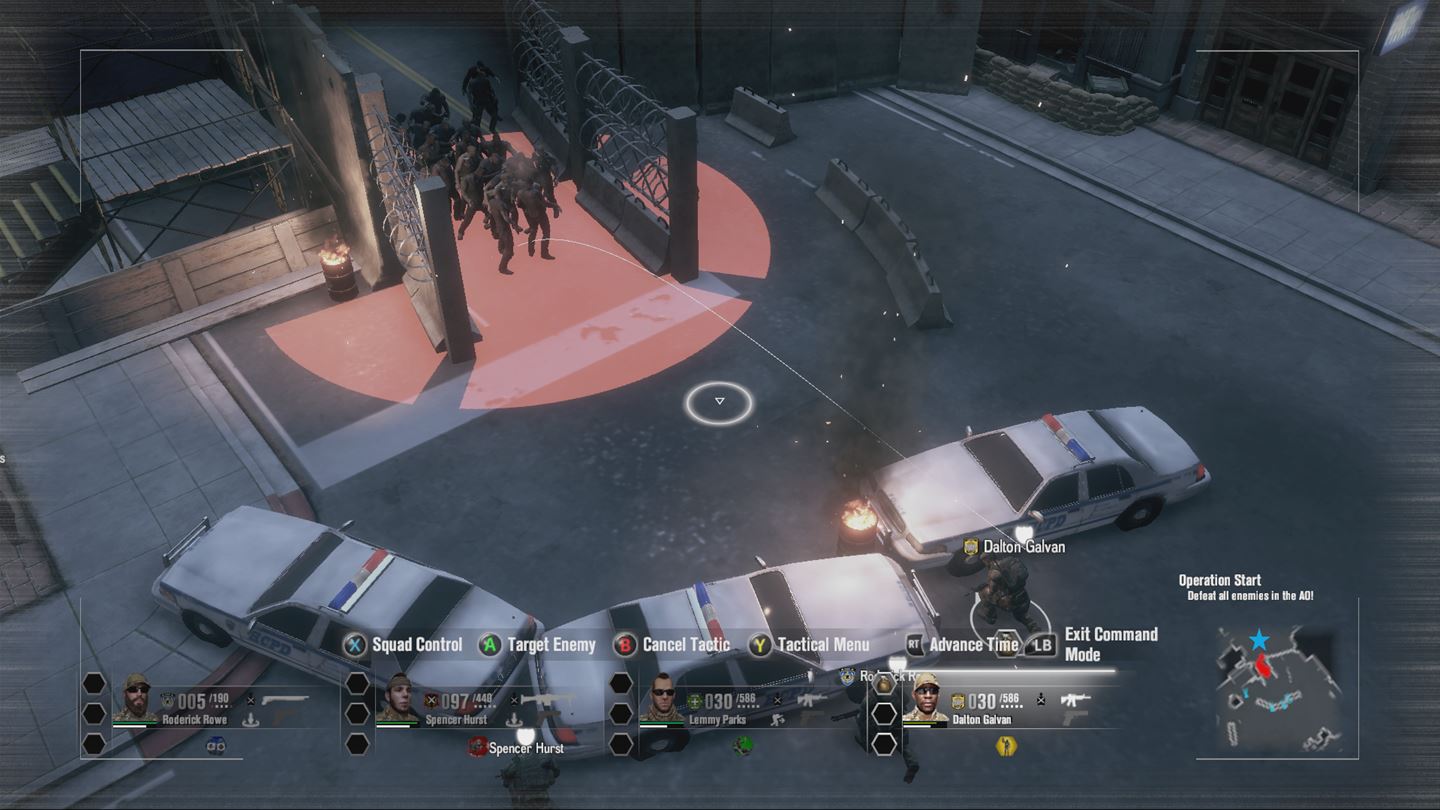This screenshot has width=1440, height=810.
Task: Select Roderick Rowe's shotgun weapon icon
Action: coord(285,700)
